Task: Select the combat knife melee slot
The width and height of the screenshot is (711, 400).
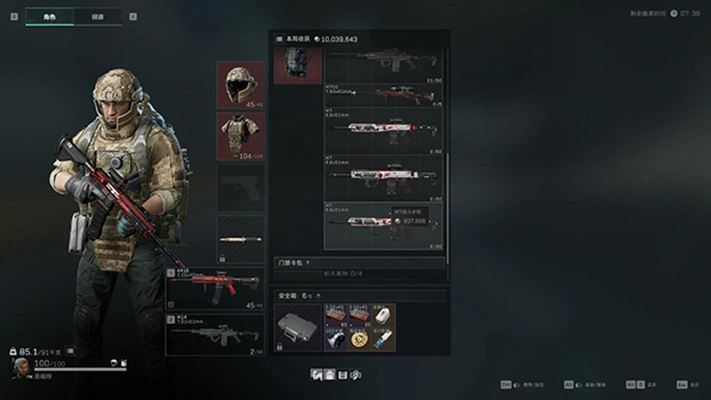Action: (x=241, y=241)
